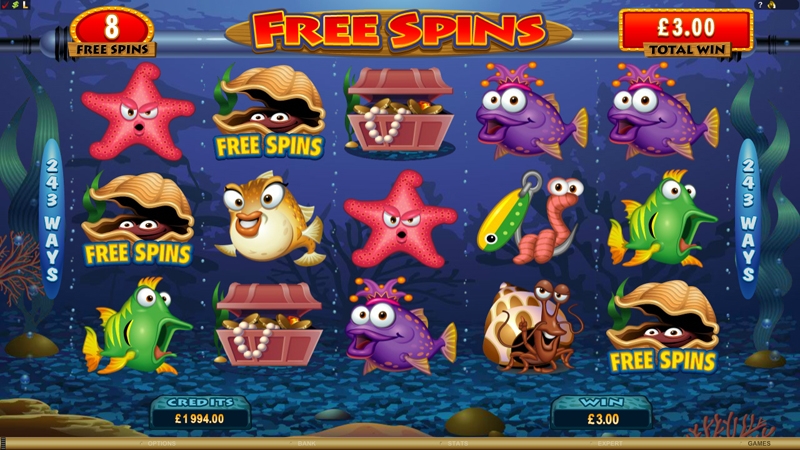Toggle the sound speaker icon
Image resolution: width=800 pixels, height=450 pixels.
(x=772, y=5)
